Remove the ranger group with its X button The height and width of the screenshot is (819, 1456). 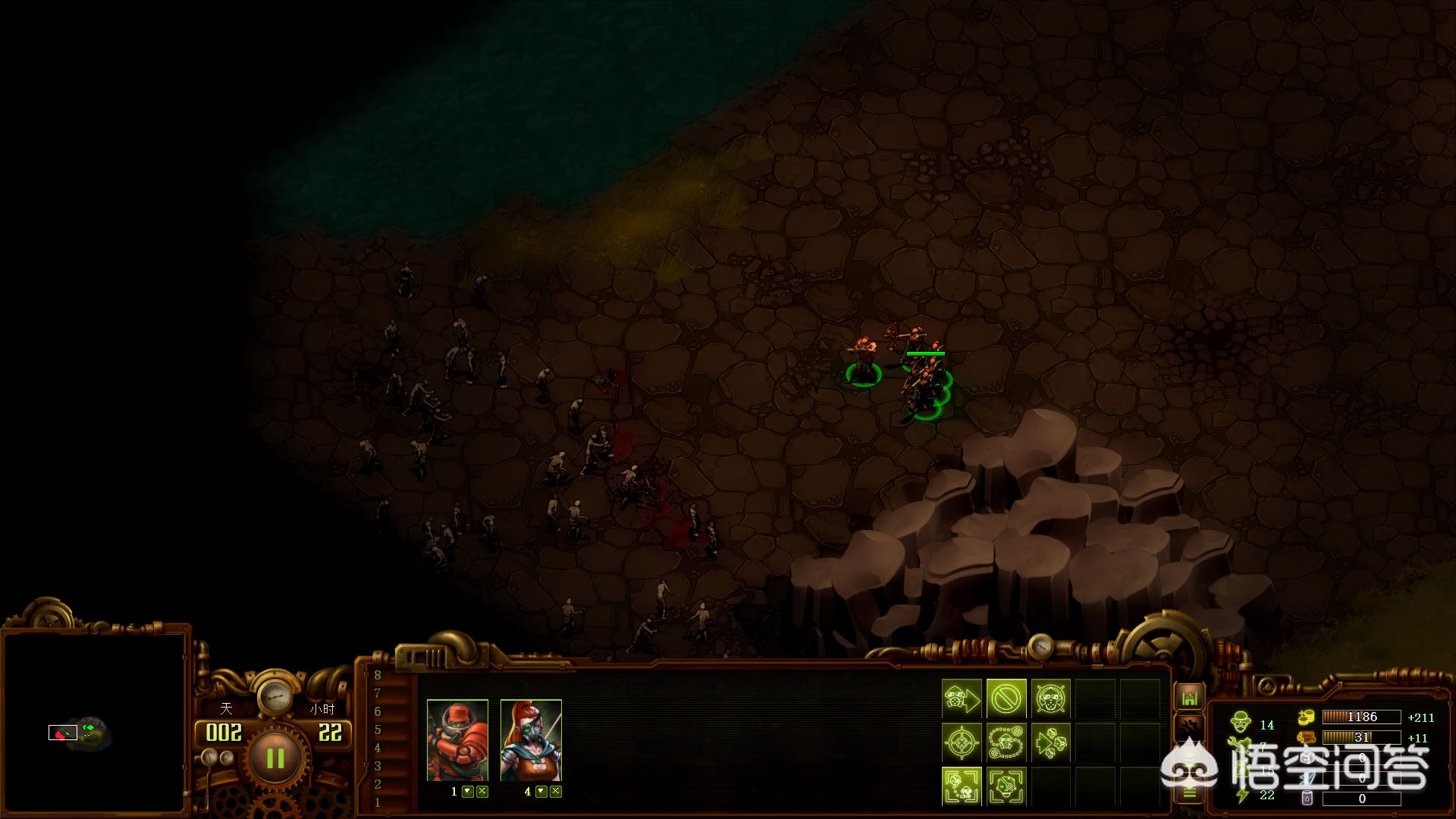point(556,792)
